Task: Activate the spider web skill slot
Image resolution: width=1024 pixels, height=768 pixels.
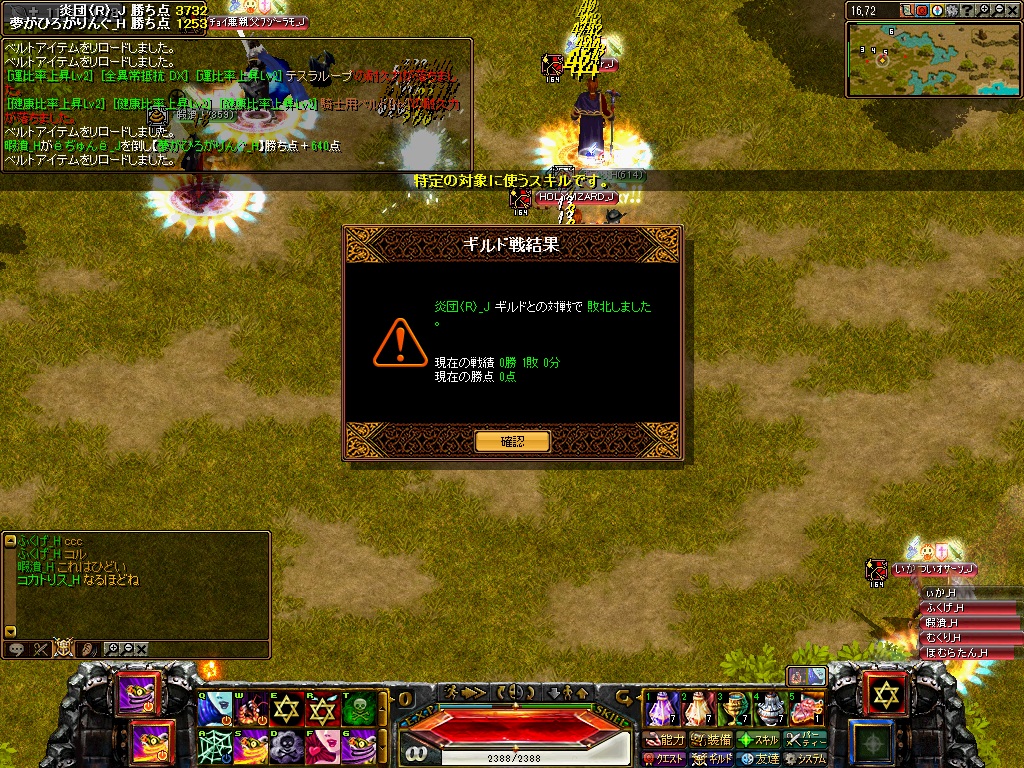Action: tap(214, 746)
